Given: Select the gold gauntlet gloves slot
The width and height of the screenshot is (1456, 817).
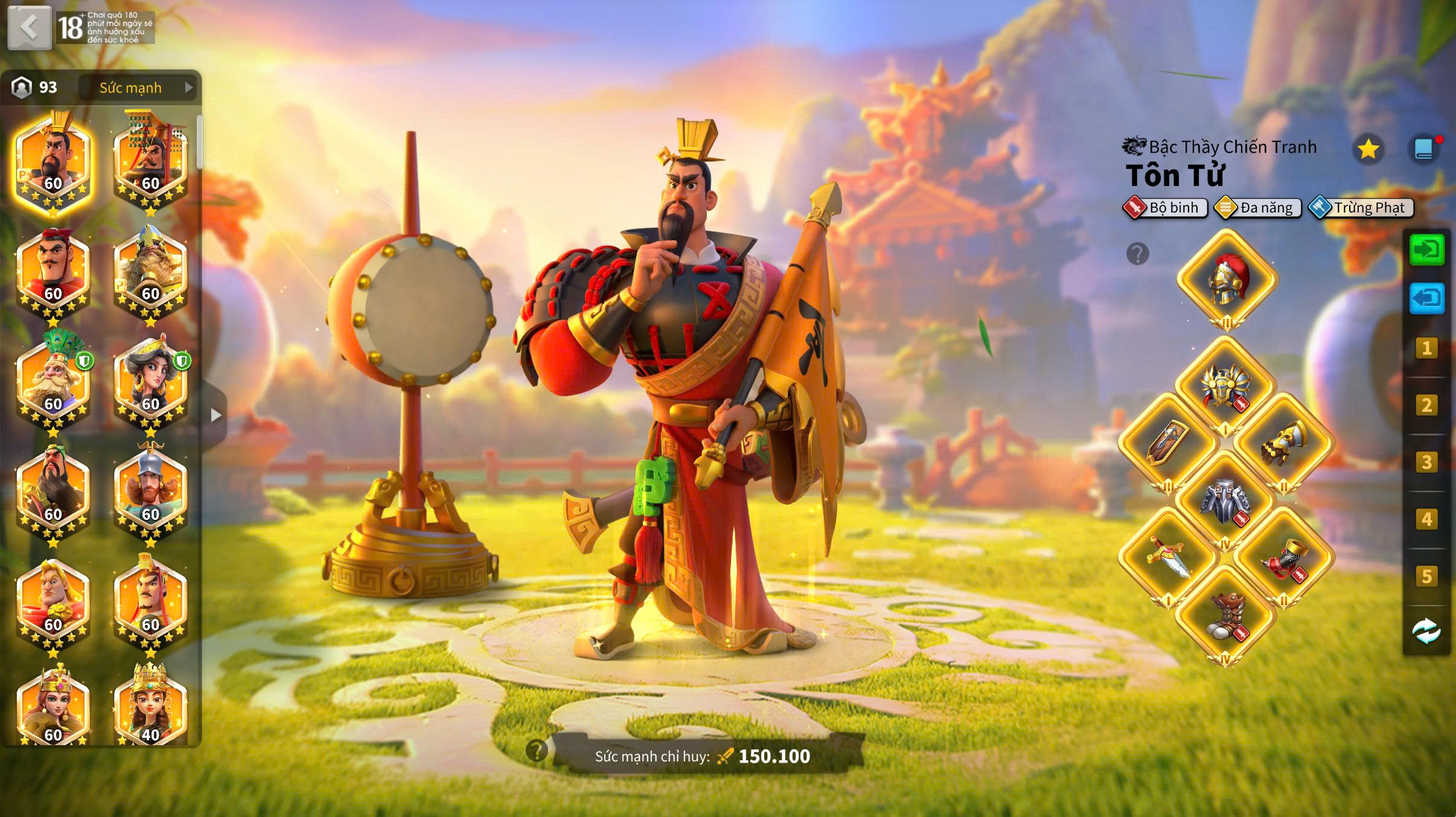Looking at the screenshot, I should (x=1284, y=444).
